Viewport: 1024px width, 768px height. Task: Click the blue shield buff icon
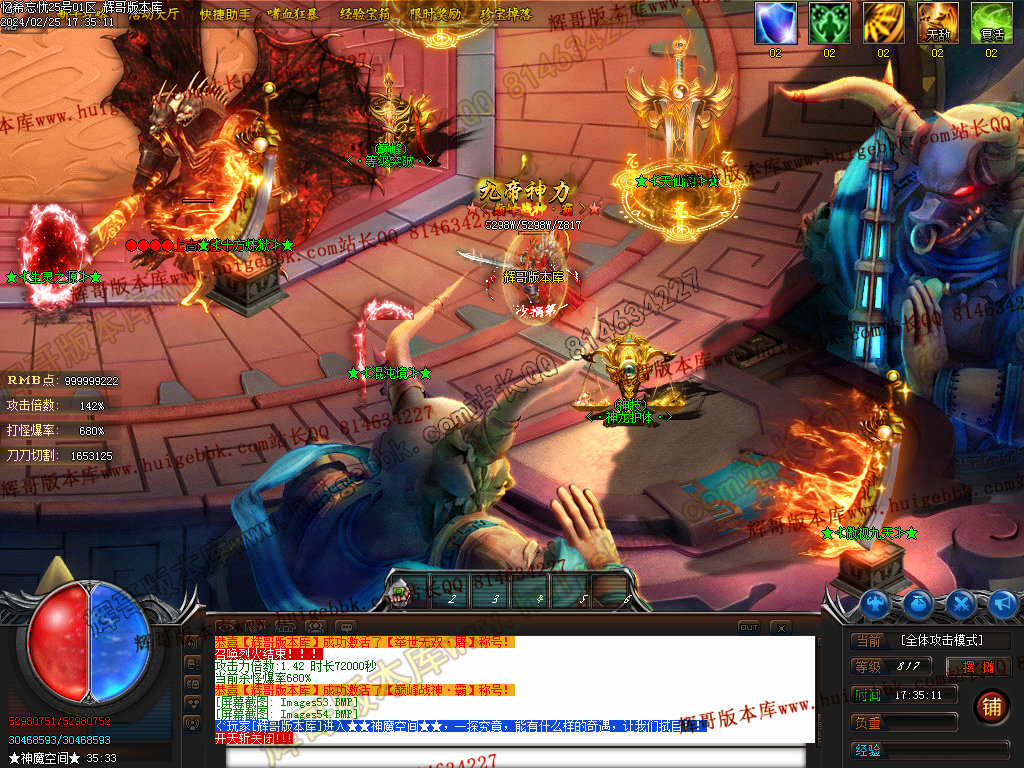coord(775,23)
